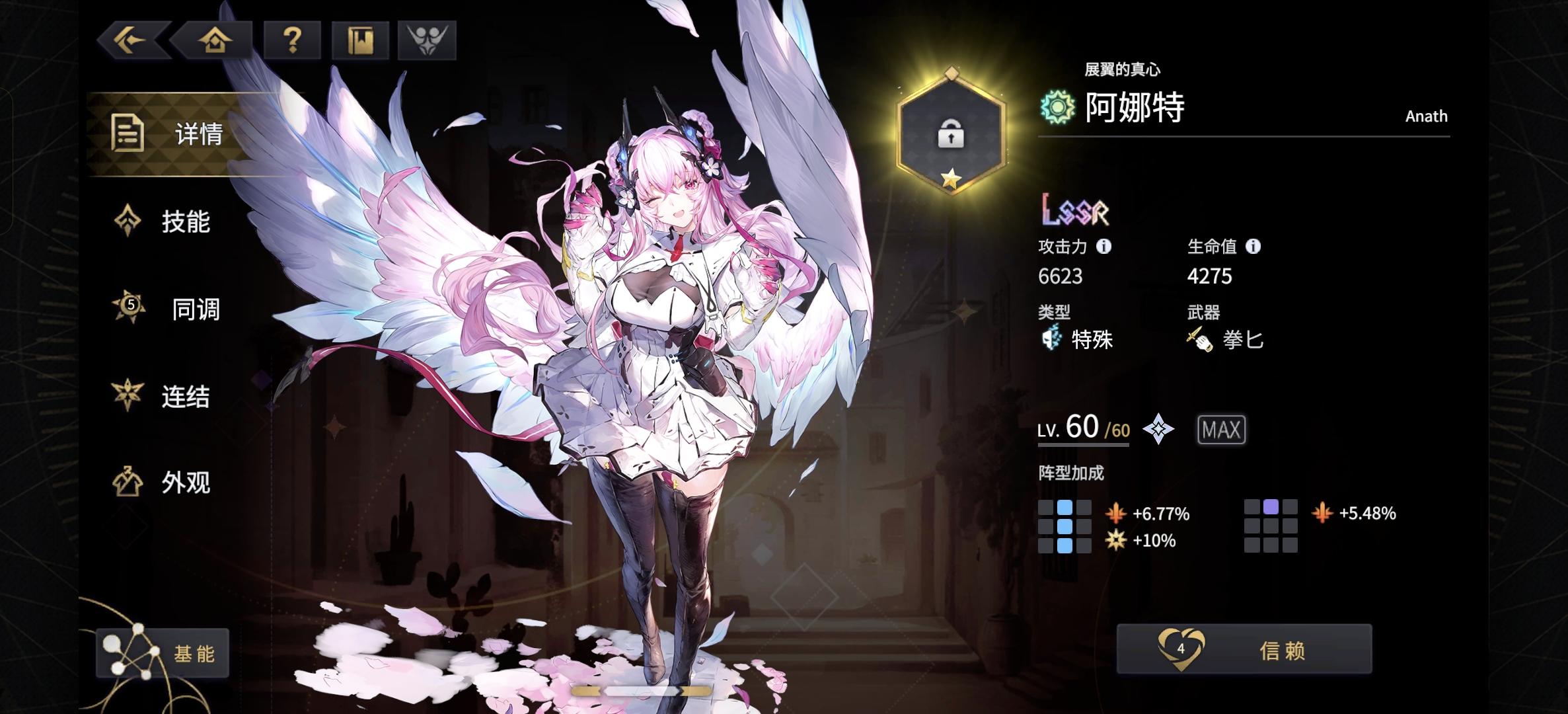Select the winged emblem icon in top bar
Viewport: 1568px width, 714px height.
[x=426, y=40]
